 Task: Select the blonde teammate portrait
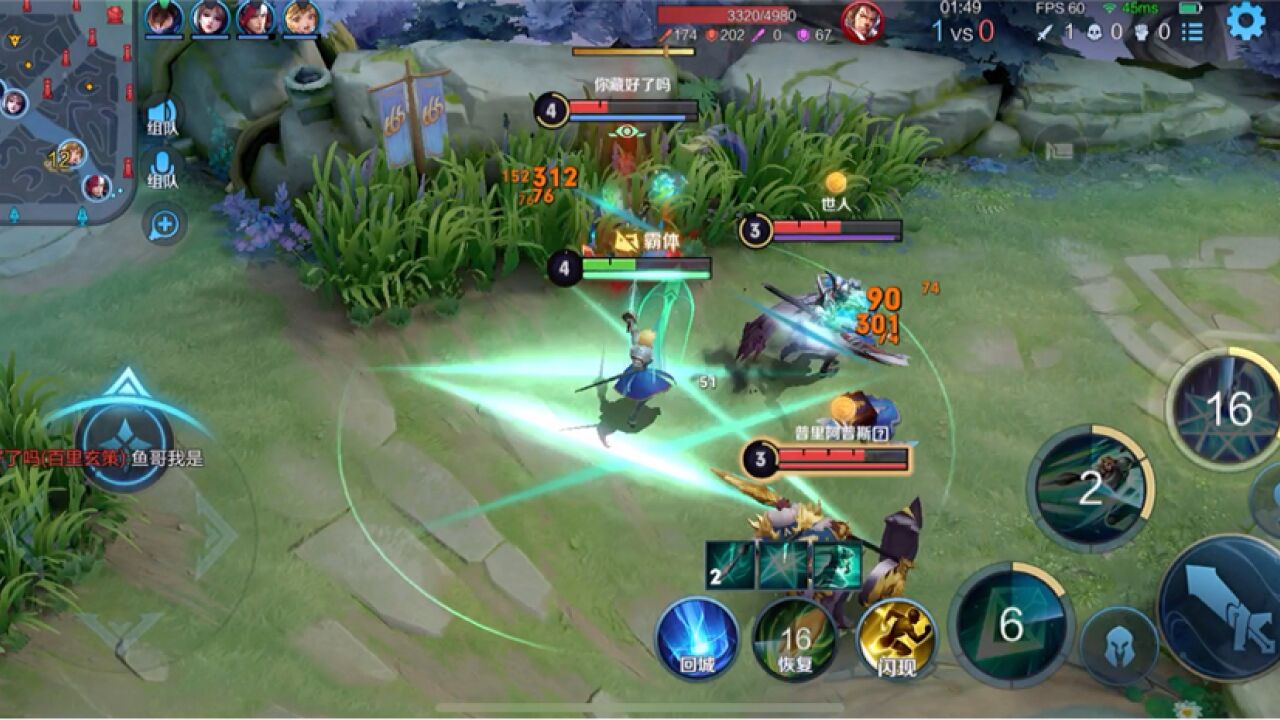(302, 18)
